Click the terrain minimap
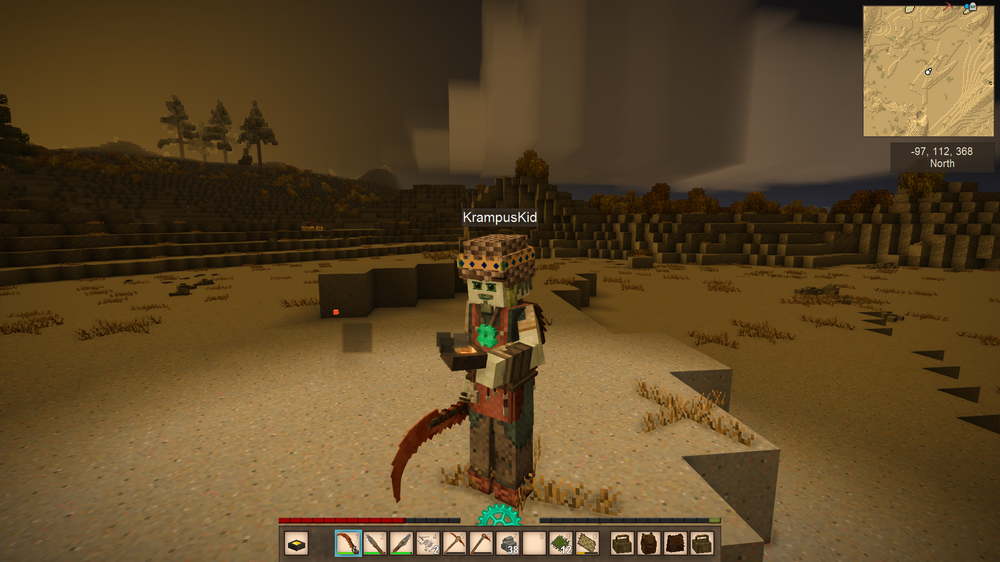 (928, 71)
